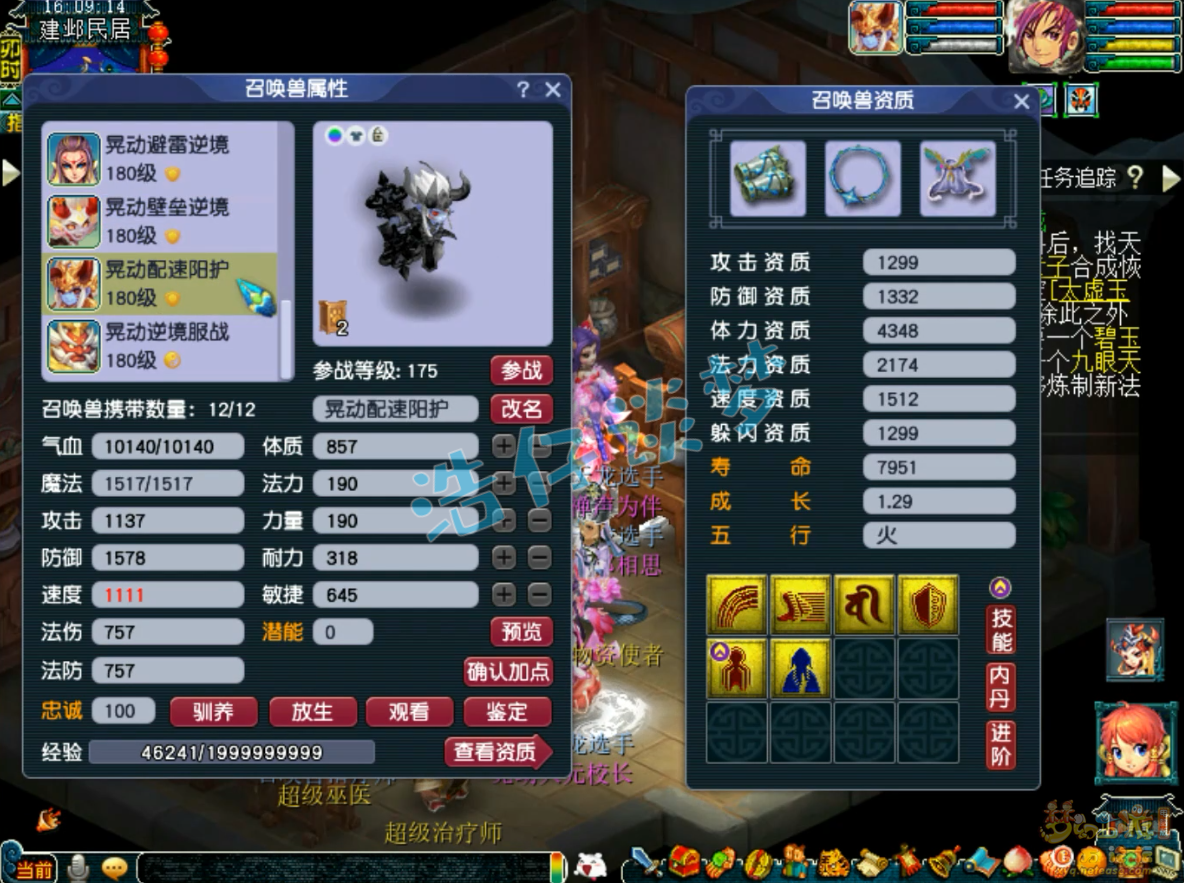Select pet 晃动壁垒逆境 in list
Screen dimensions: 1184x883
pyautogui.click(x=167, y=221)
